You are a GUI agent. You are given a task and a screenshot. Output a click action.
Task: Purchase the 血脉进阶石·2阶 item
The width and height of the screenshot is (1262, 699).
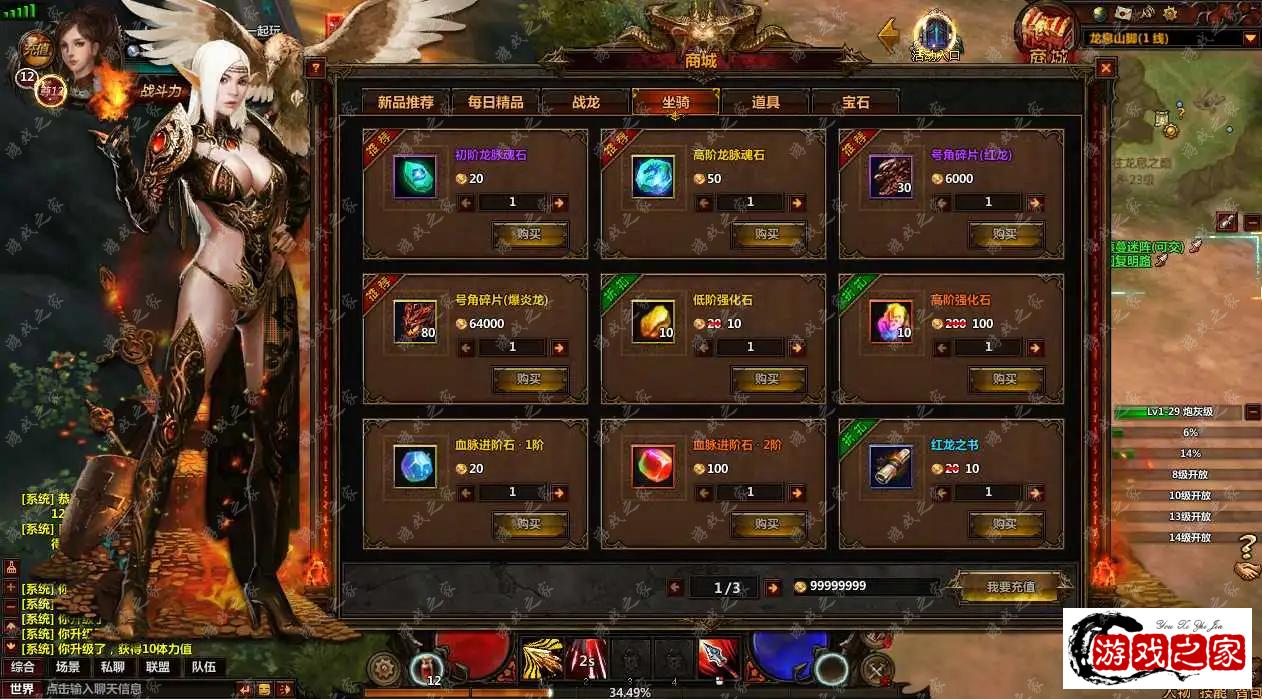767,524
